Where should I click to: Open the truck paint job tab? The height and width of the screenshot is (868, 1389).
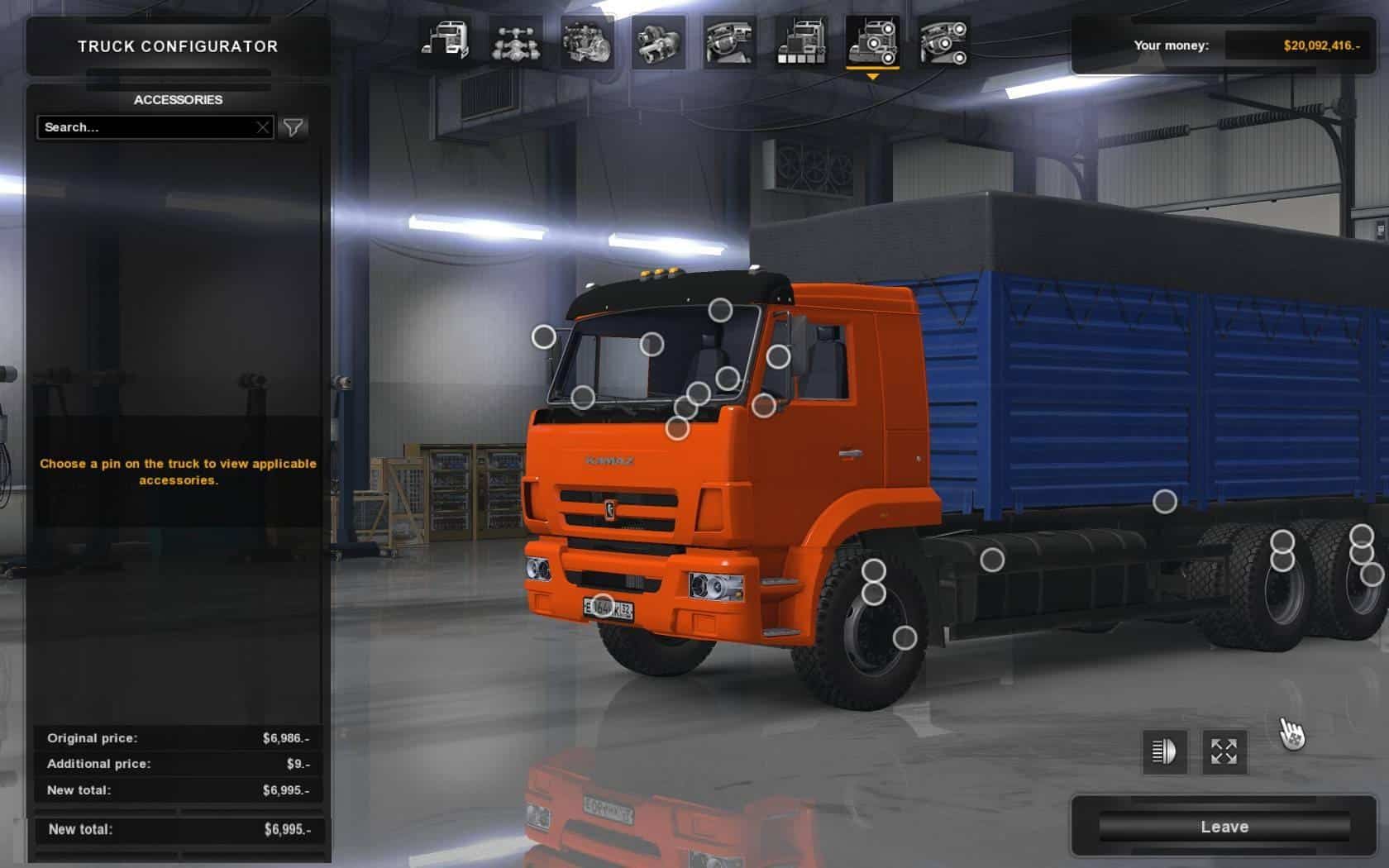point(800,41)
